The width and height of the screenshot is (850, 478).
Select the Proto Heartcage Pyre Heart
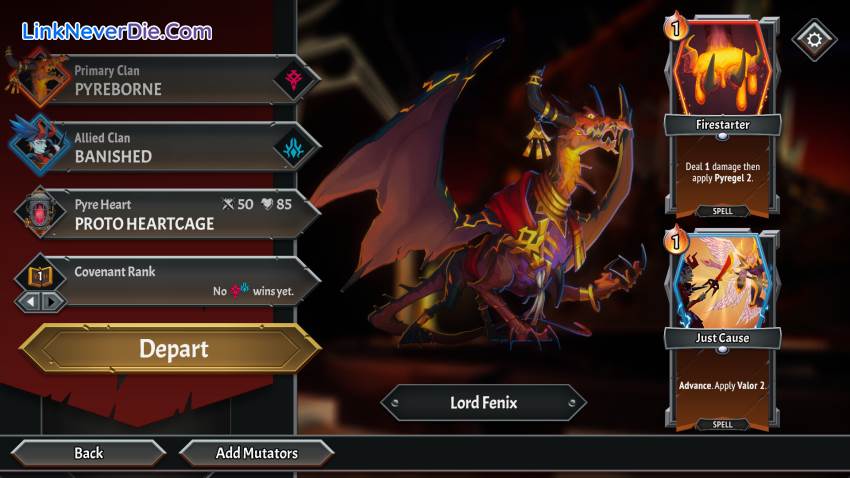(165, 214)
